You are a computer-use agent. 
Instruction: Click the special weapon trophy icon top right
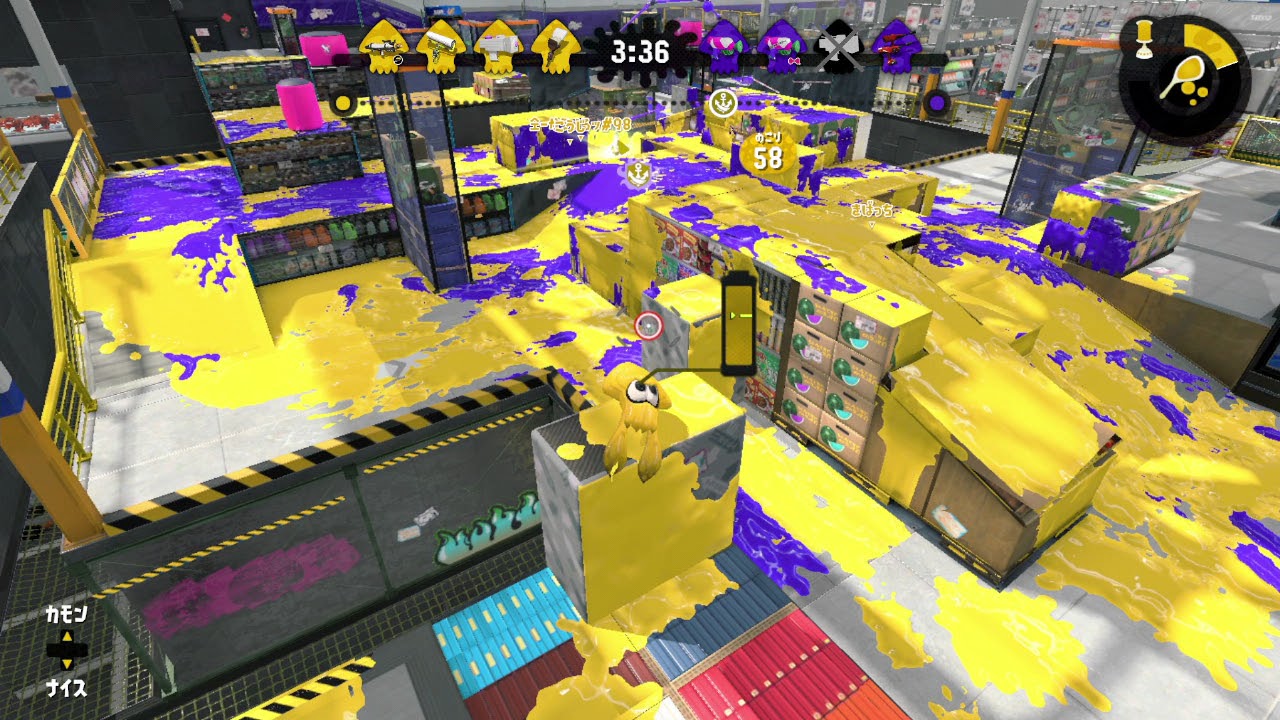[1144, 40]
